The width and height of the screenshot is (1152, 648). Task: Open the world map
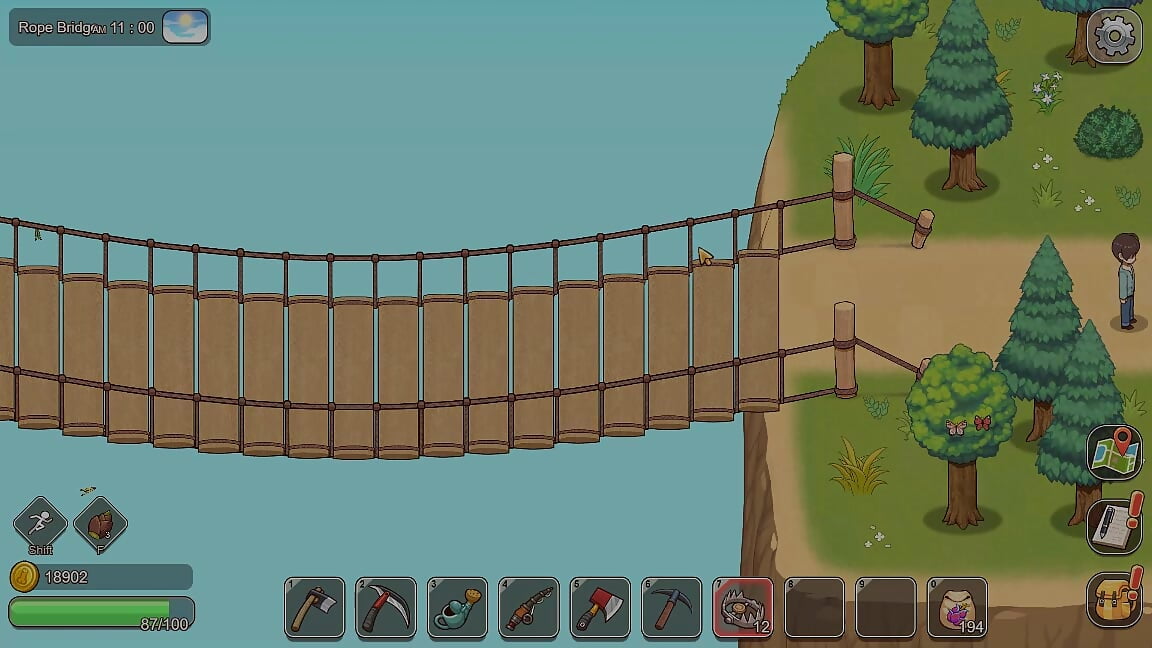pyautogui.click(x=1114, y=453)
